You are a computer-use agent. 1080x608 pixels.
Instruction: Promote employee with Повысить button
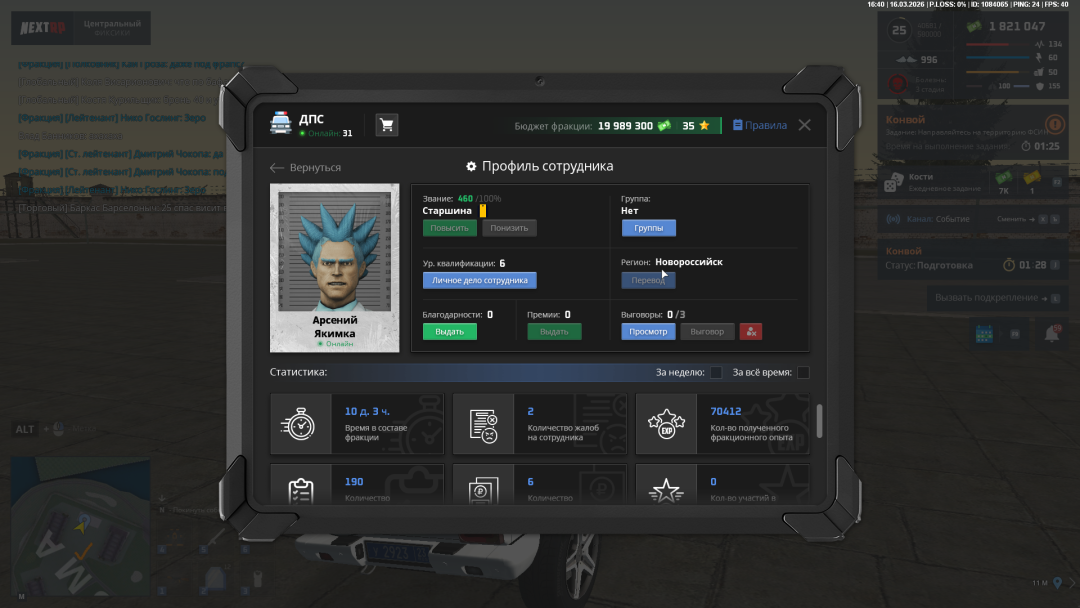(449, 228)
